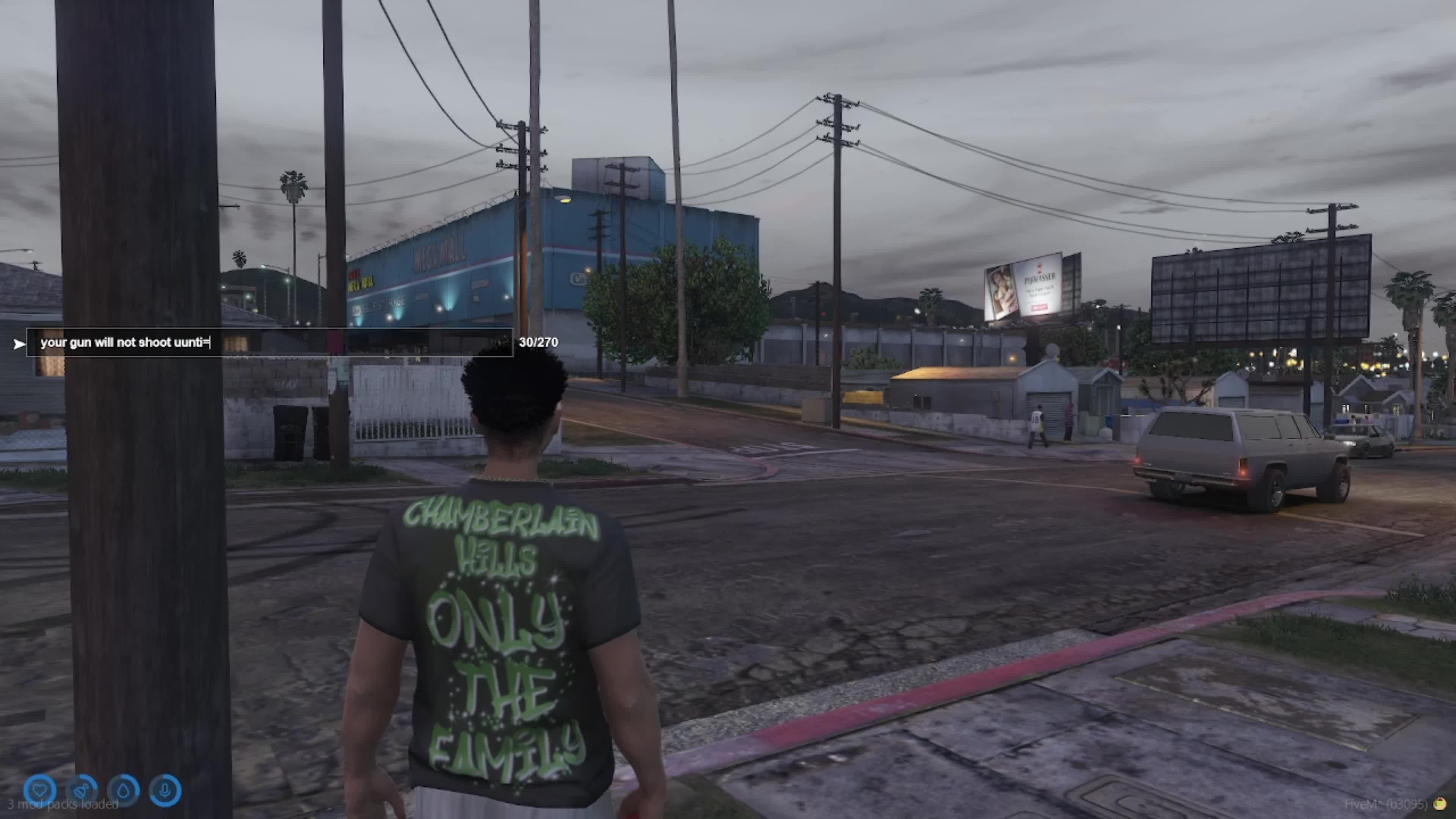Click the microphone voice status icon
The height and width of the screenshot is (819, 1456).
coord(165,789)
